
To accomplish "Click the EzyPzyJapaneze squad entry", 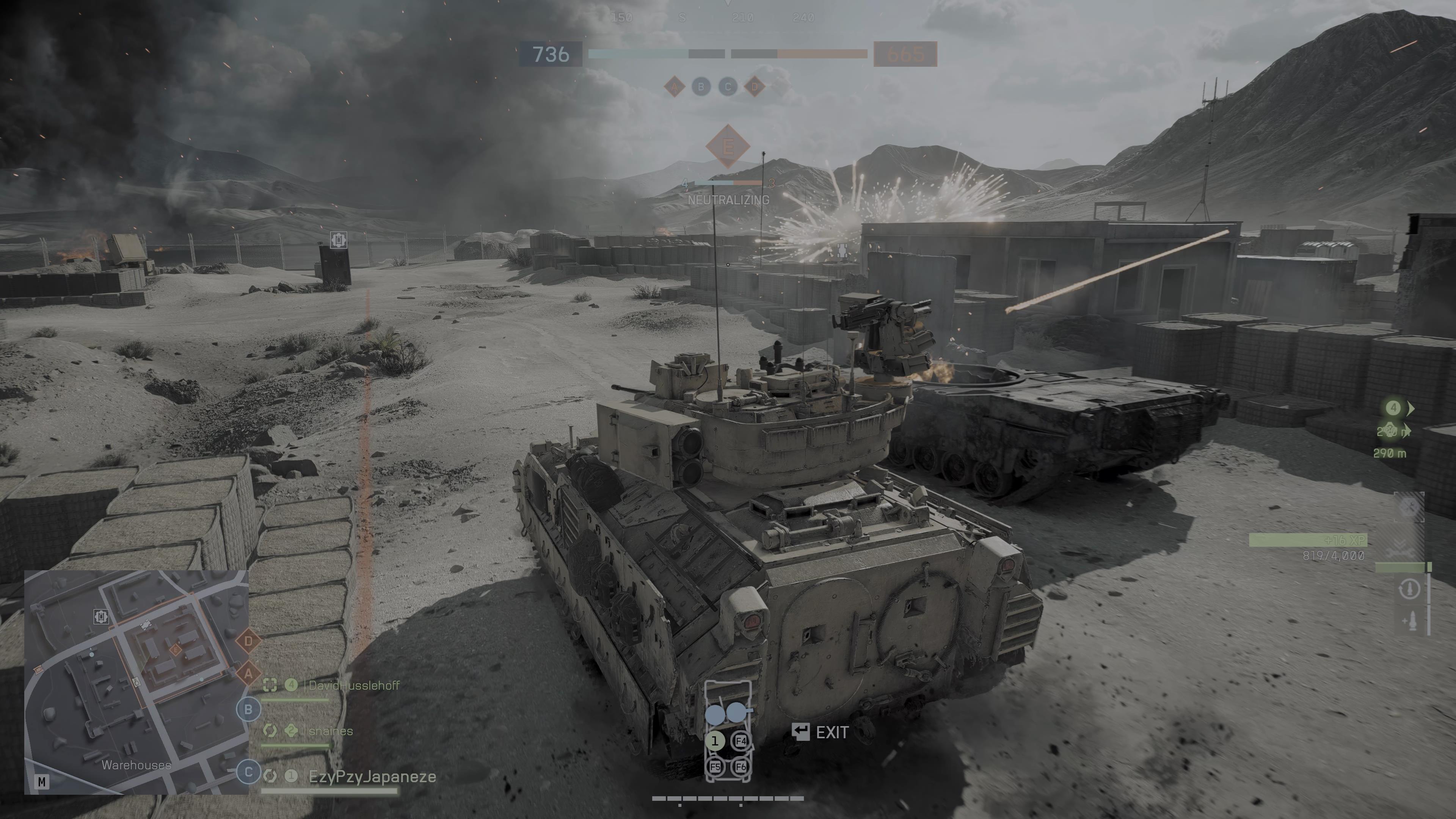I will (x=372, y=777).
